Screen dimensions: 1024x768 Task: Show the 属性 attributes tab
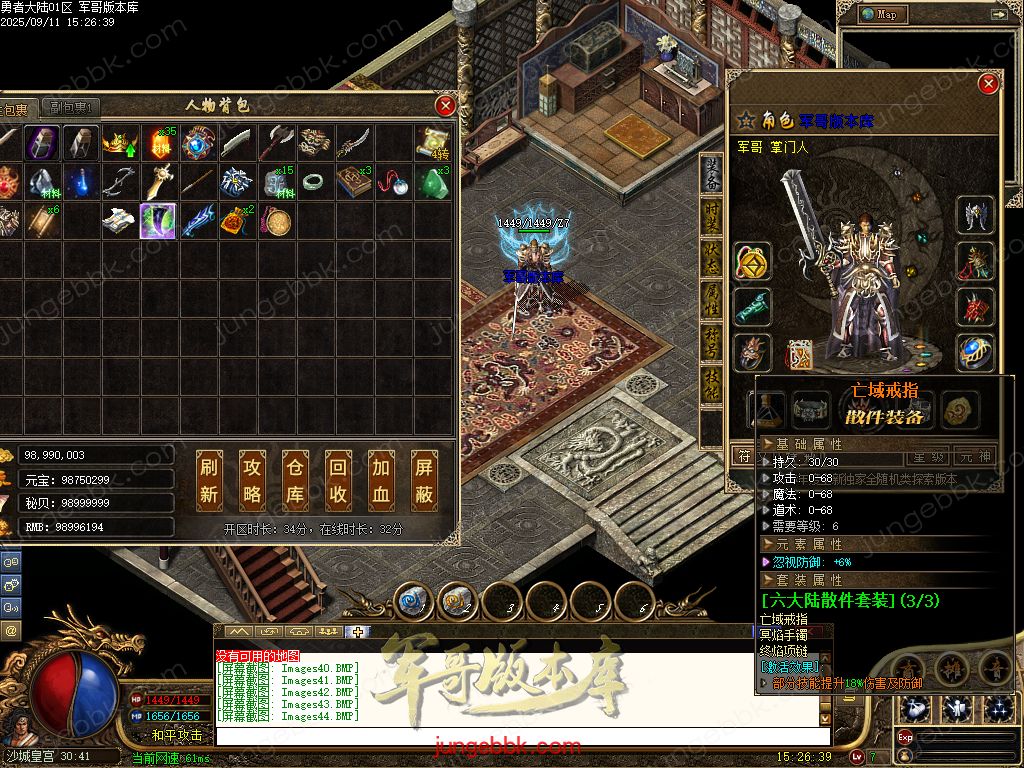click(x=711, y=298)
